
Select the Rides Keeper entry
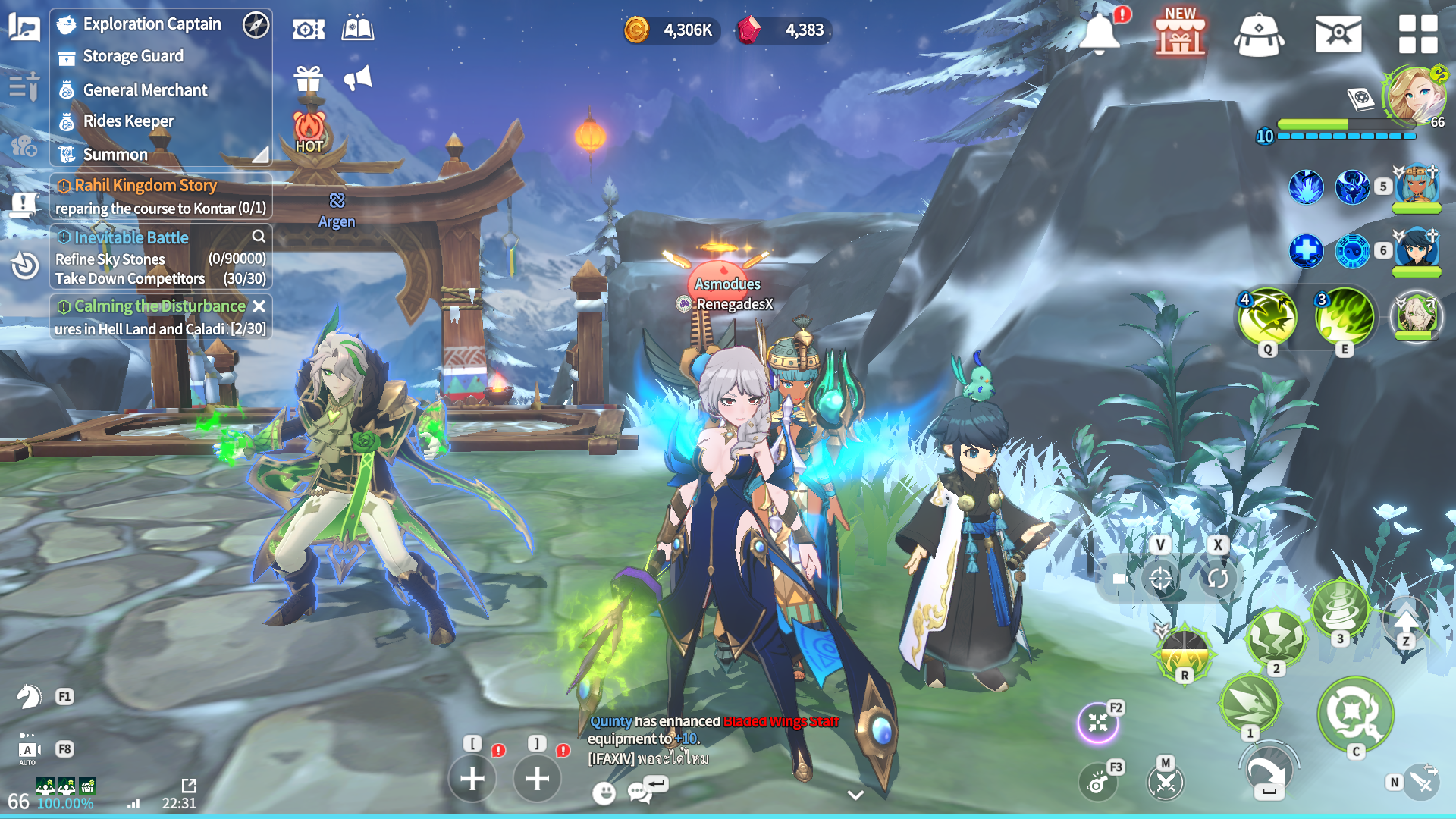[128, 121]
